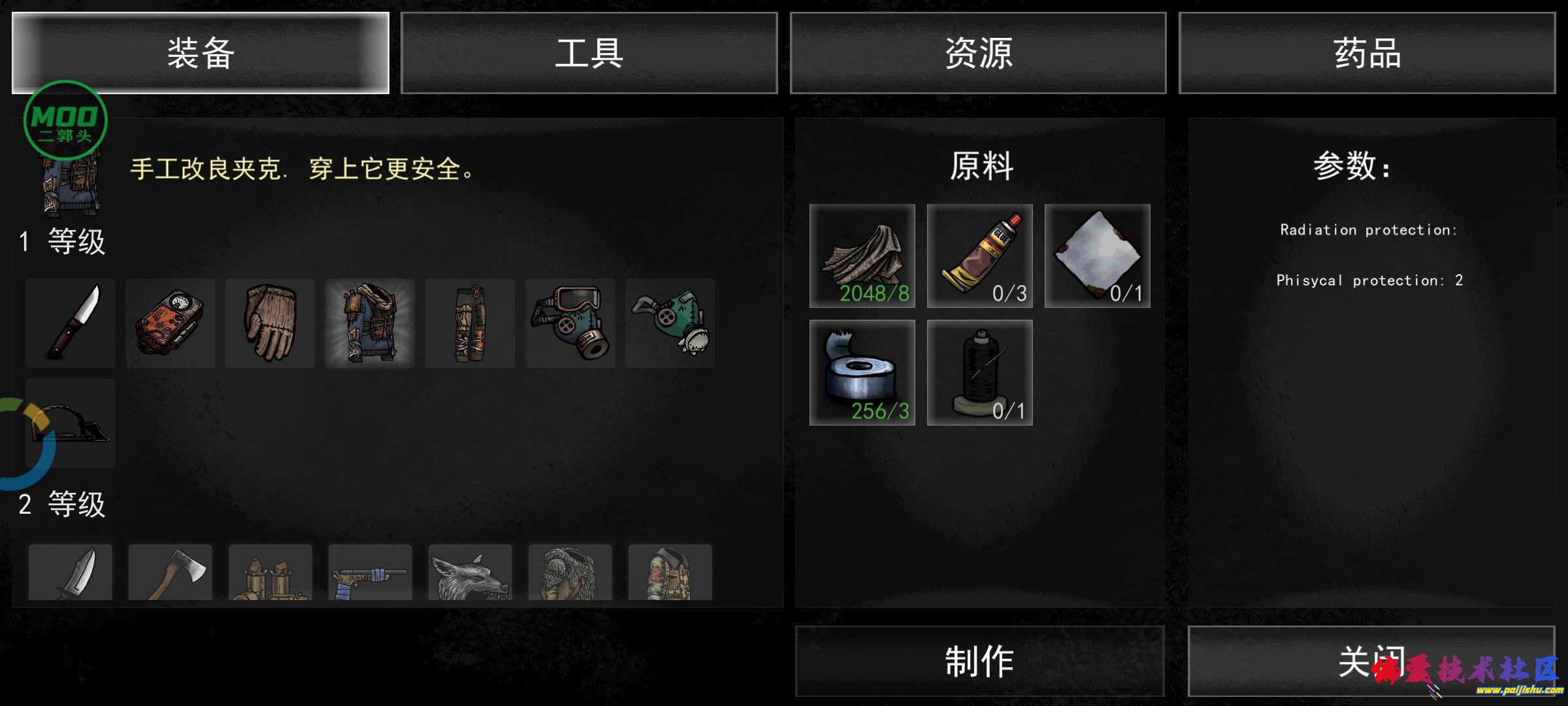
Task: Select the Geiger counter equipment icon
Action: coord(170,323)
